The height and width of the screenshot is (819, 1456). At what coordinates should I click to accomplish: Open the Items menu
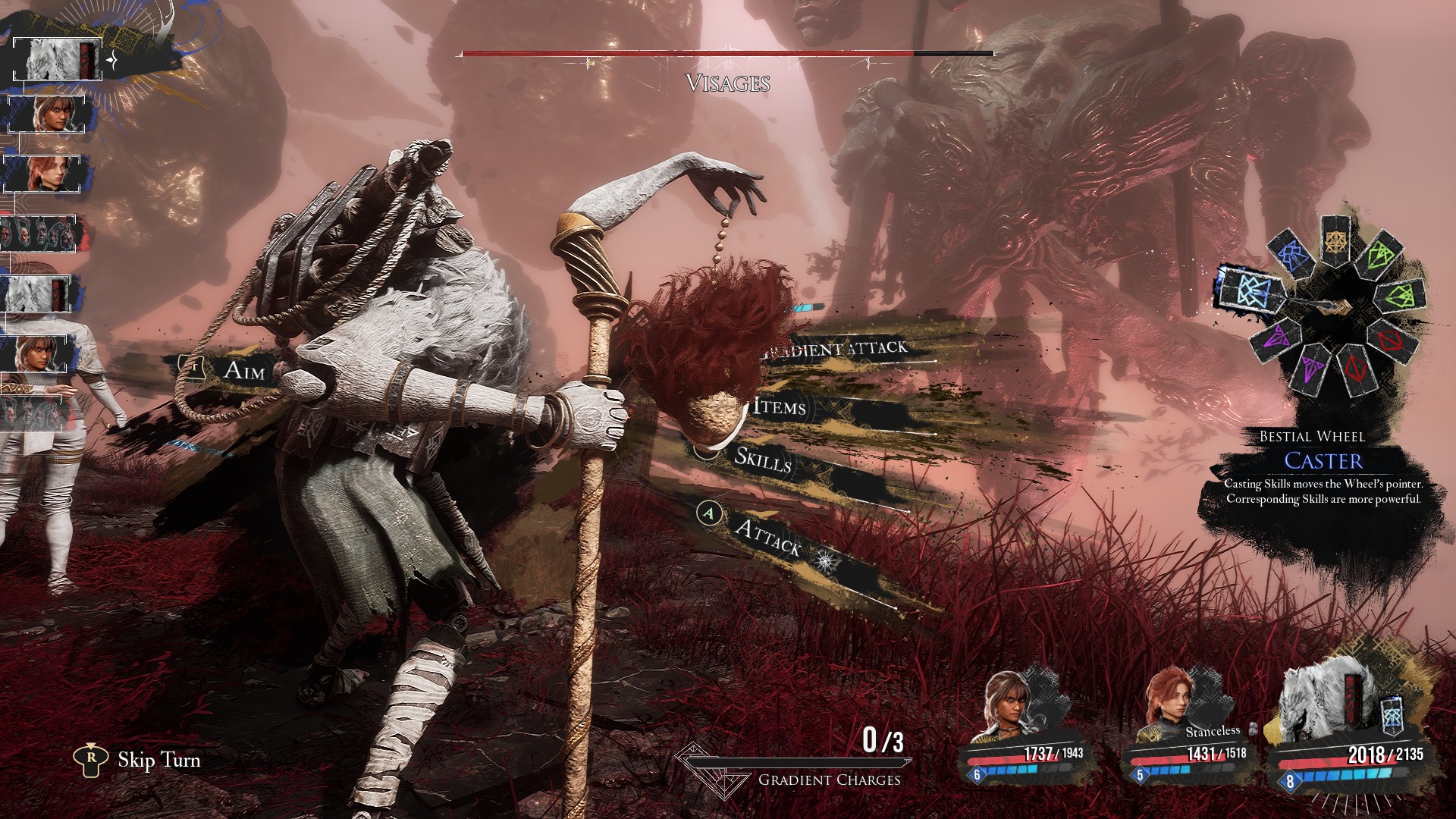coord(780,407)
